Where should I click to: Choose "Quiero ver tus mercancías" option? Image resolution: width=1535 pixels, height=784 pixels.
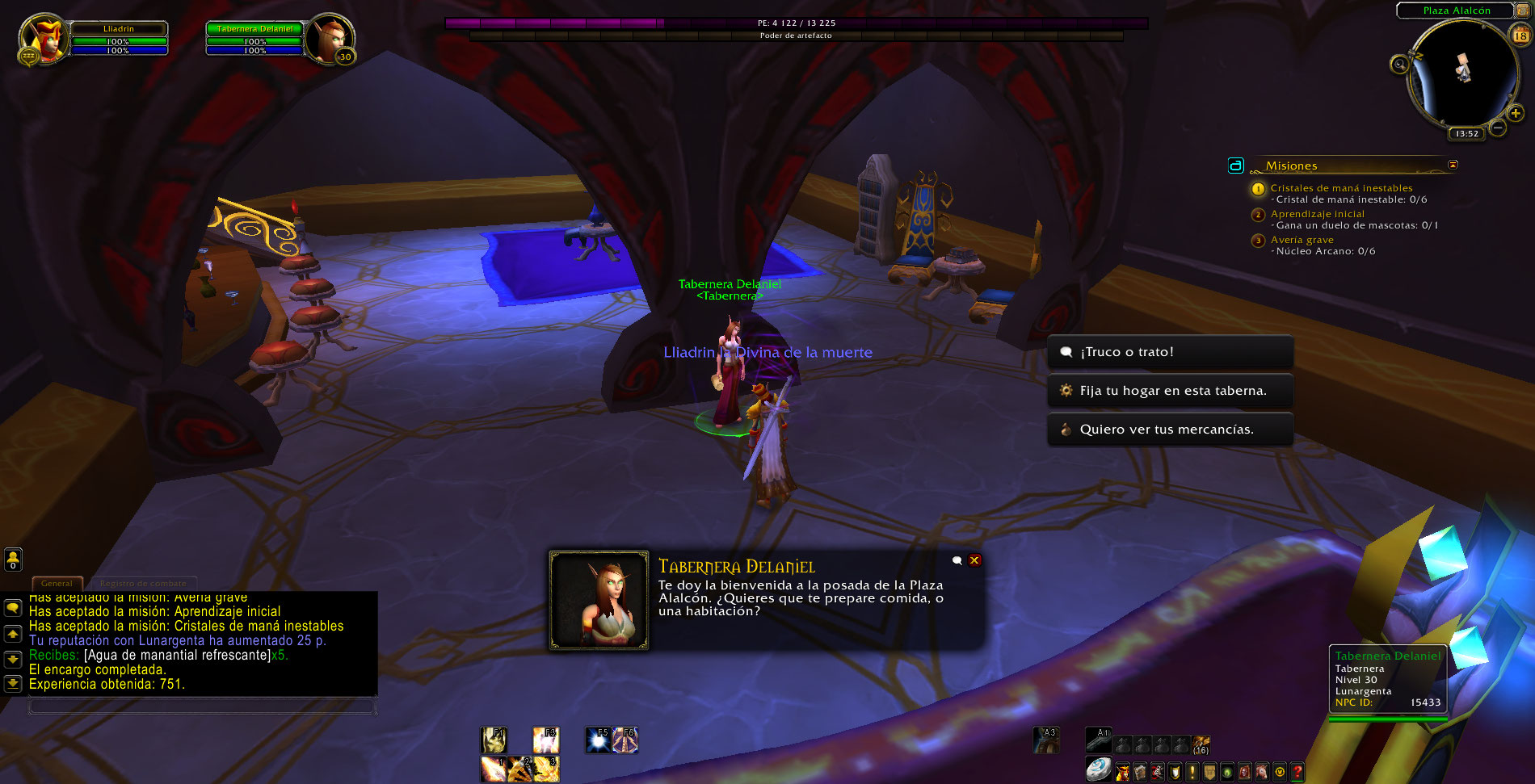pos(1169,430)
